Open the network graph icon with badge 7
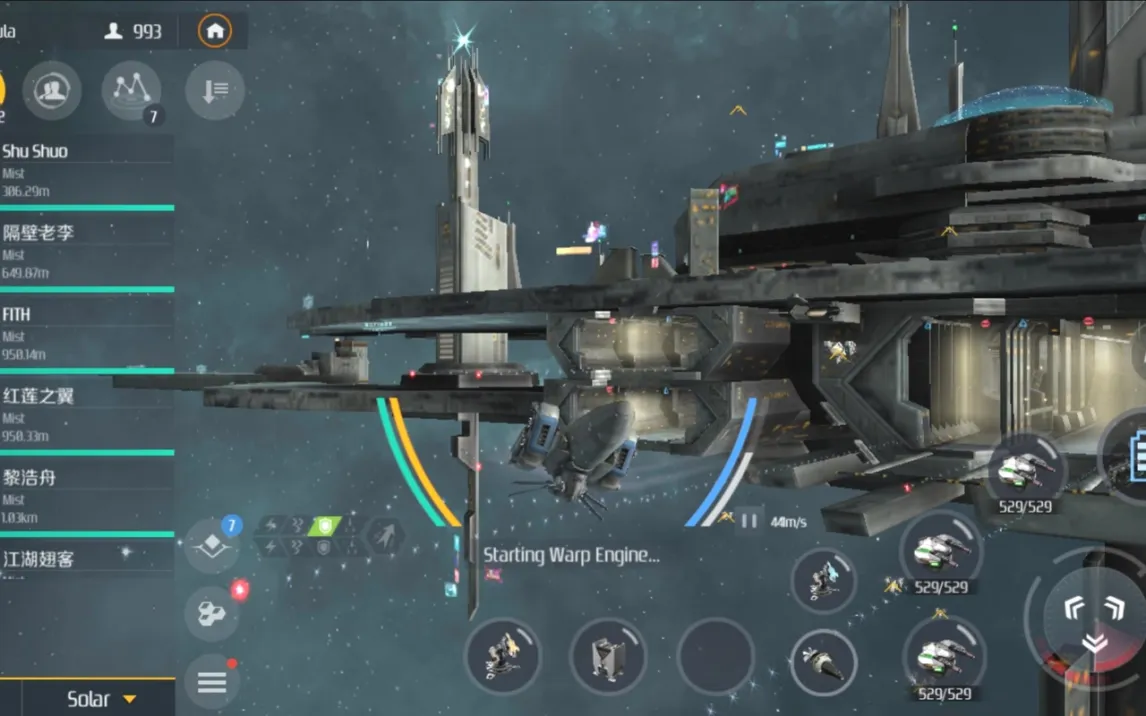The width and height of the screenshot is (1146, 716). (131, 91)
